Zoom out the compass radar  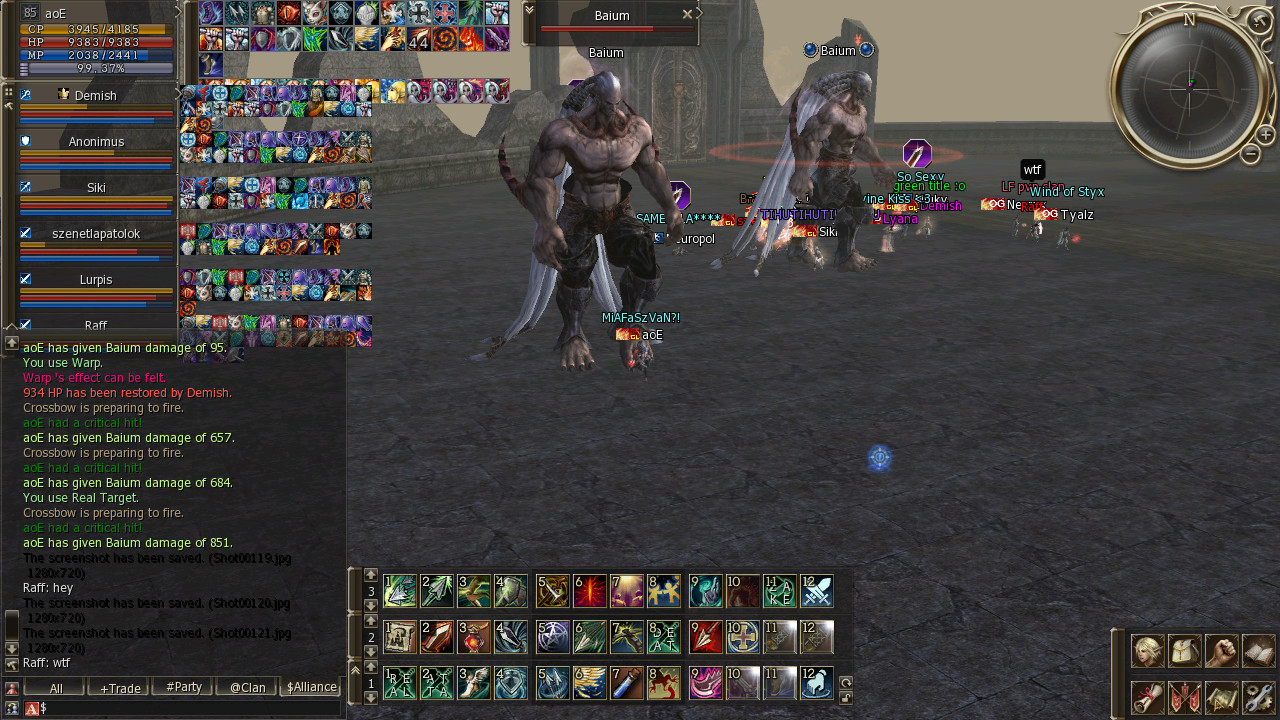pos(1250,154)
